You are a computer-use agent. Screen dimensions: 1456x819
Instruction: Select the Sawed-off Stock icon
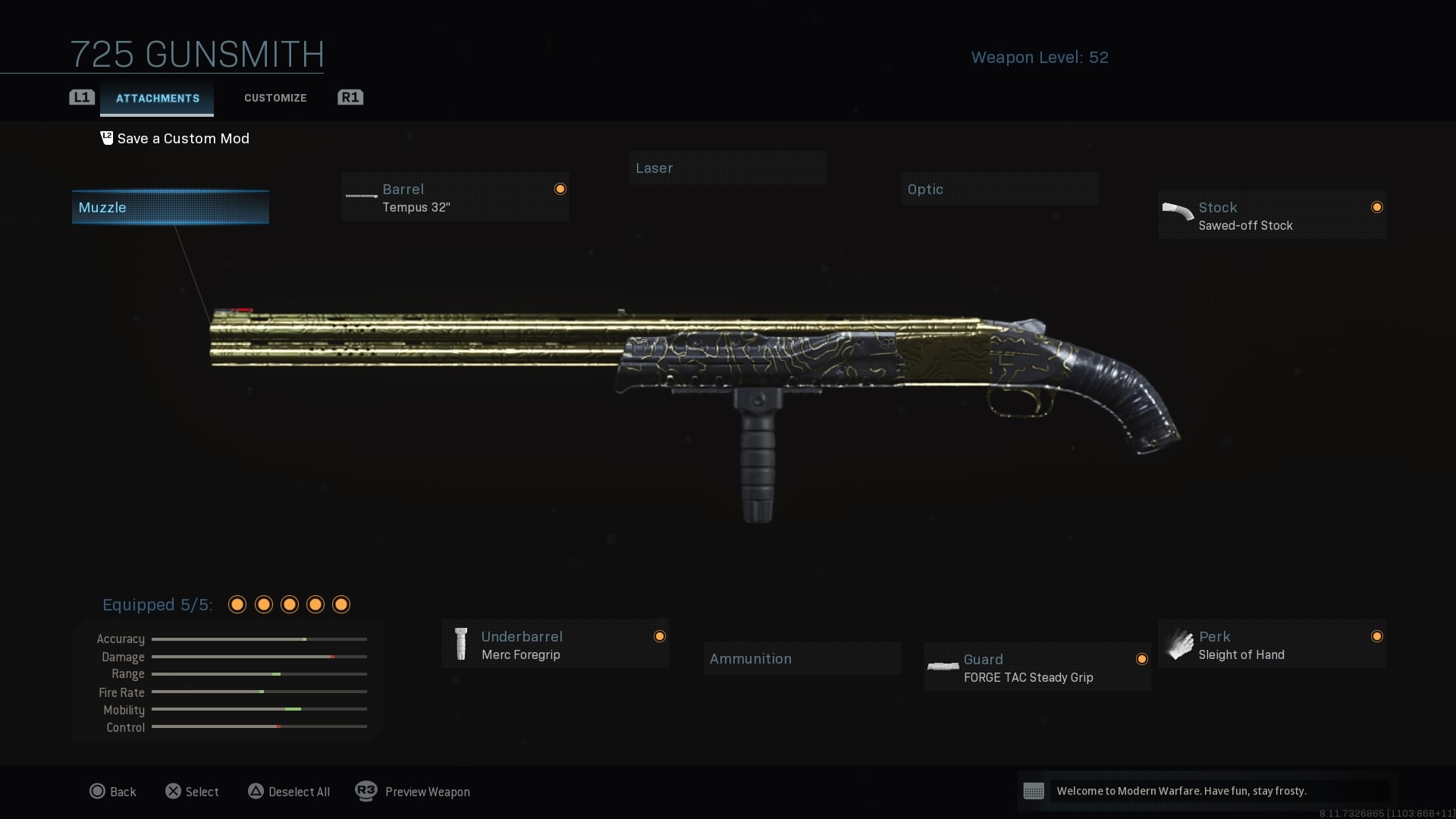pos(1178,213)
